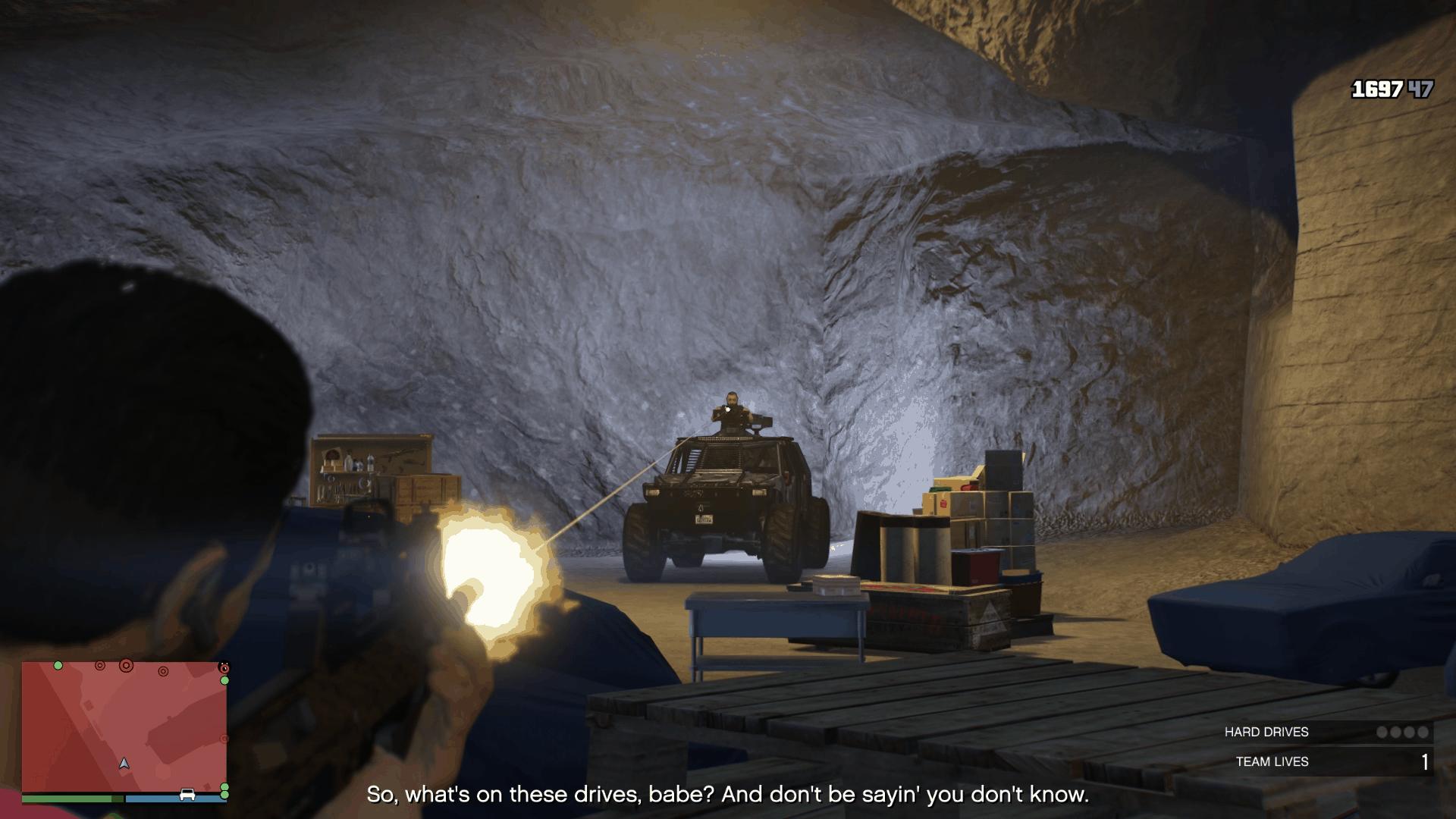Click the white car icon on the minimap

coord(187,794)
